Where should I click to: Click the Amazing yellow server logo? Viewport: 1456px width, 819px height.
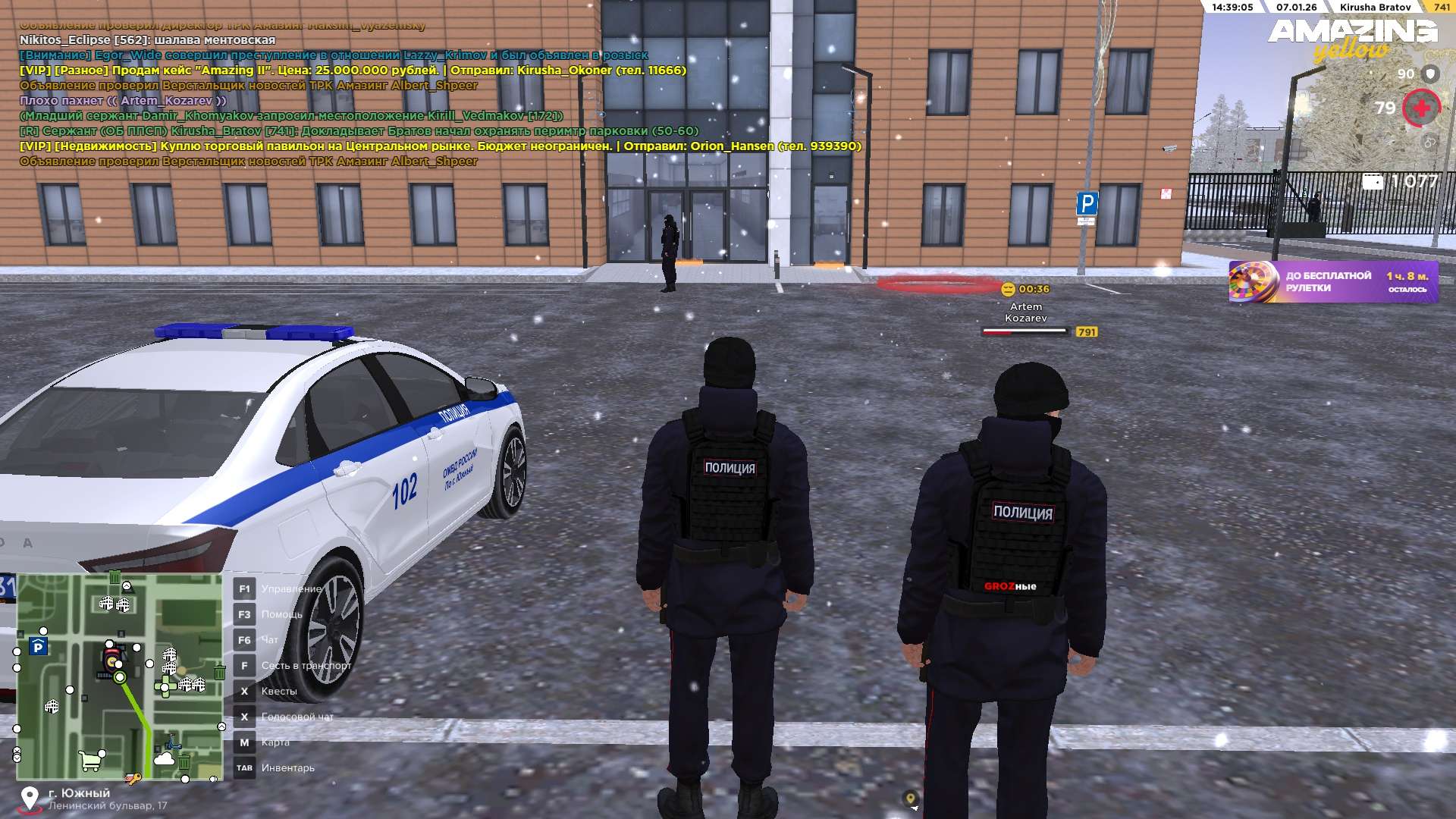(x=1352, y=39)
